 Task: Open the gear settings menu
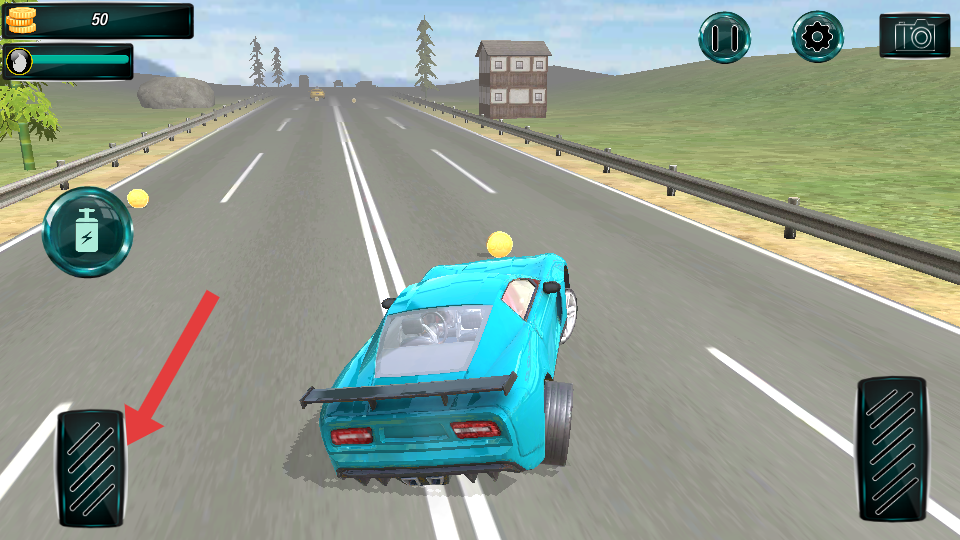(x=818, y=37)
